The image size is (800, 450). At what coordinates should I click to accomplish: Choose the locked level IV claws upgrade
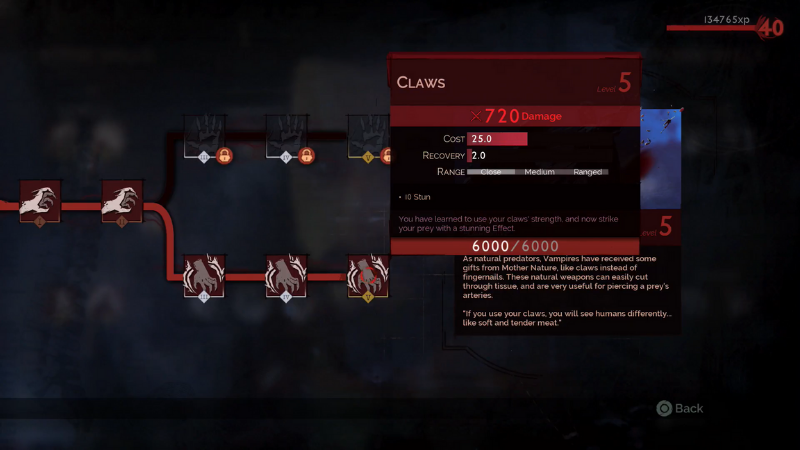tap(286, 135)
